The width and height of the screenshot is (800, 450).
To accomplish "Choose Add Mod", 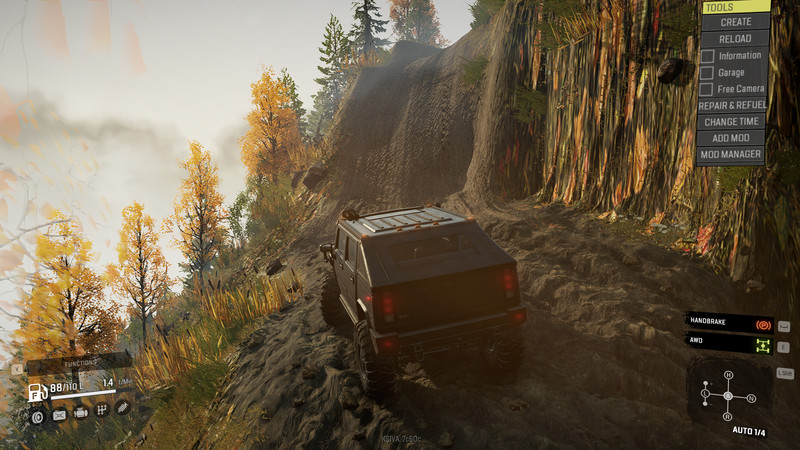I will (x=733, y=138).
